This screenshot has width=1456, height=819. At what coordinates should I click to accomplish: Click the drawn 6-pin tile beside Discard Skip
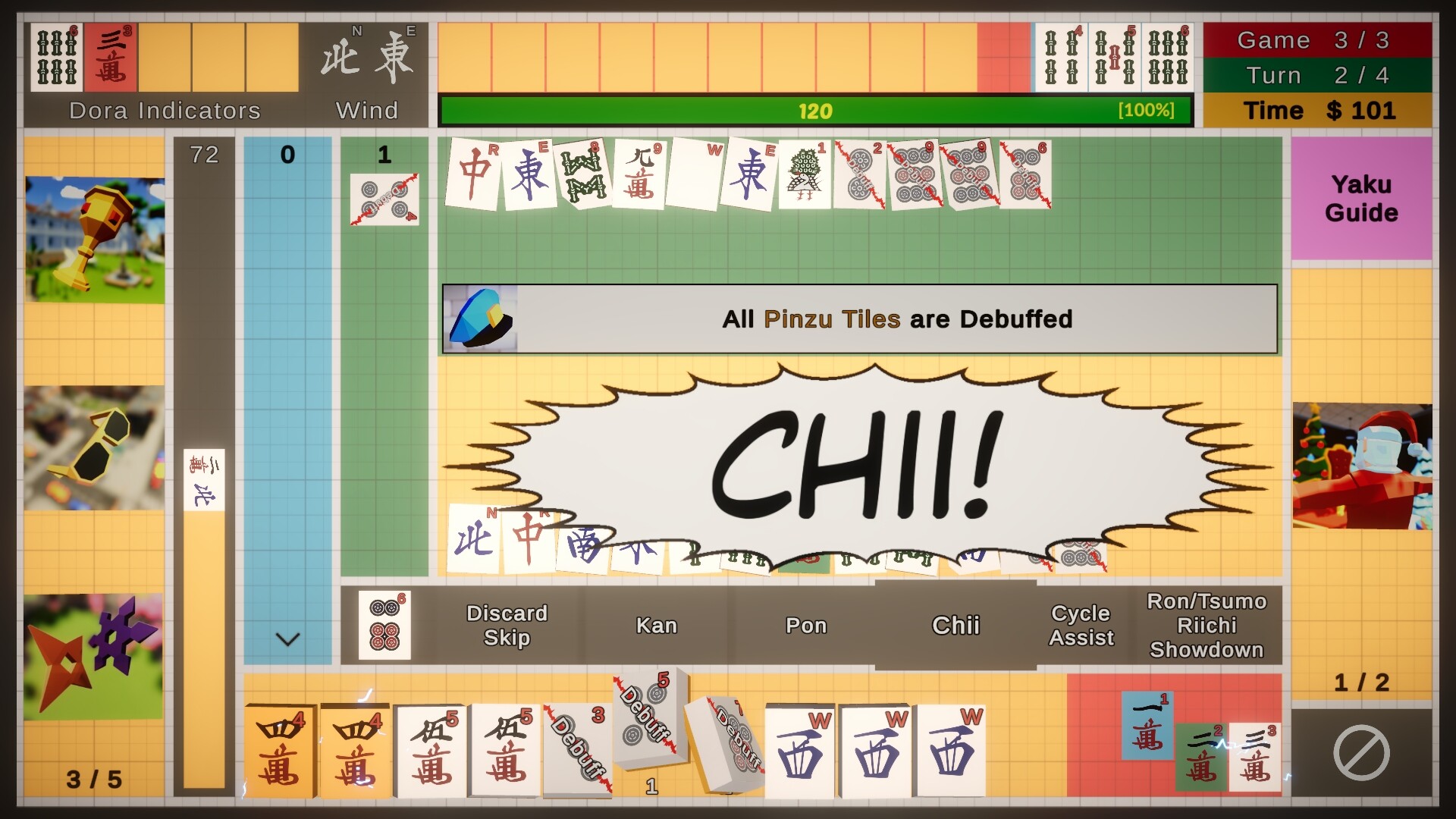[385, 626]
